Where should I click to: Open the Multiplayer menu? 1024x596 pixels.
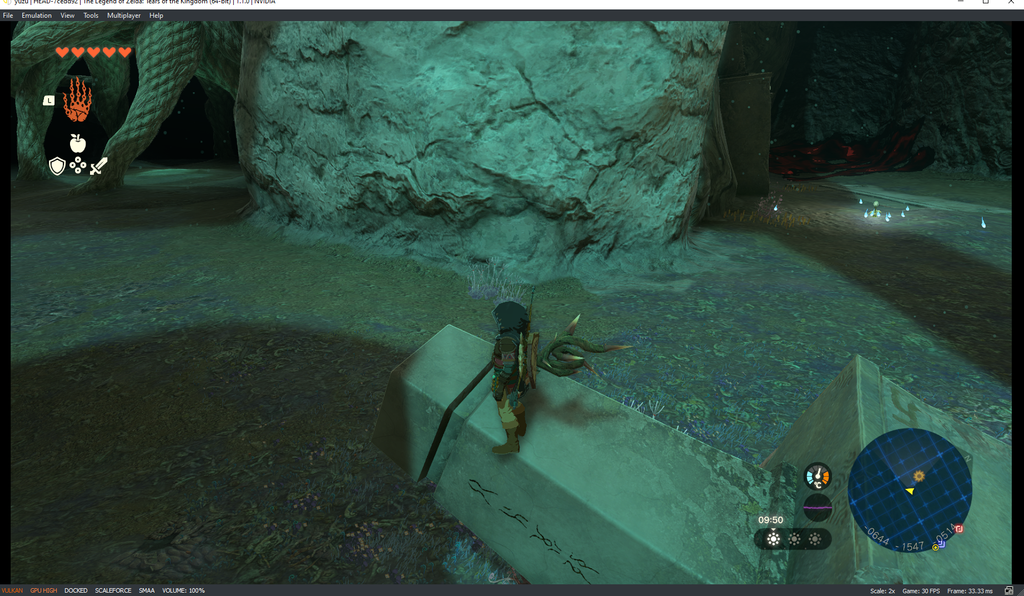click(124, 16)
